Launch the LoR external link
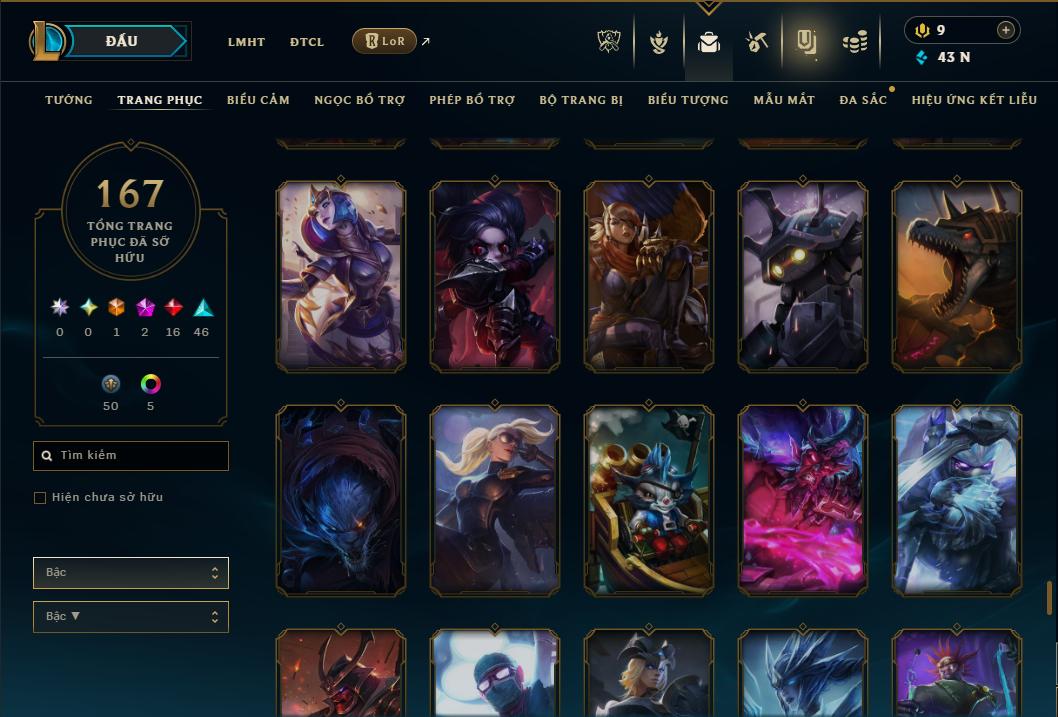 click(385, 41)
